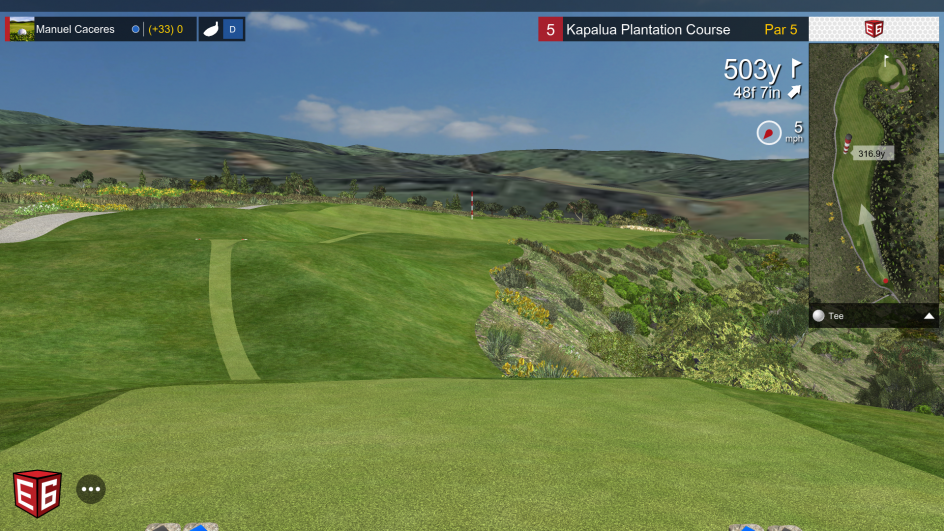
Task: Click the hole overview minimap
Action: tap(873, 172)
